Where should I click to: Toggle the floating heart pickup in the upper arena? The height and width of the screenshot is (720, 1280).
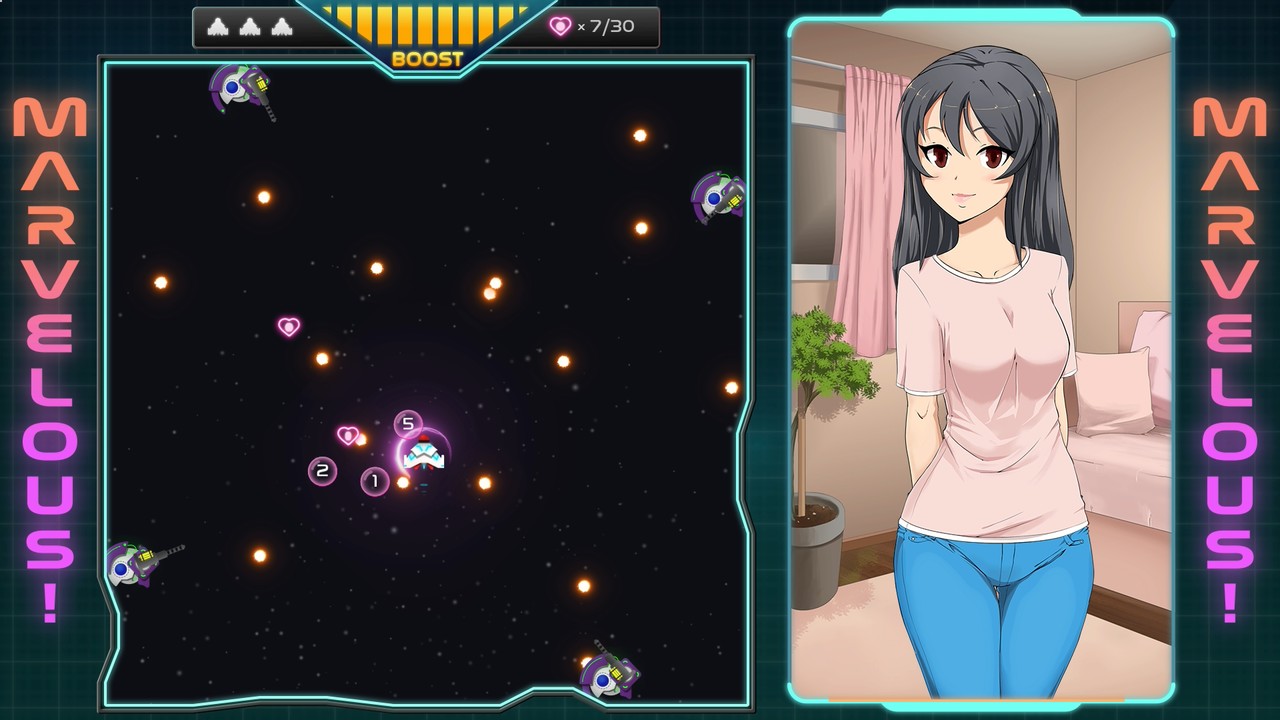tap(288, 325)
